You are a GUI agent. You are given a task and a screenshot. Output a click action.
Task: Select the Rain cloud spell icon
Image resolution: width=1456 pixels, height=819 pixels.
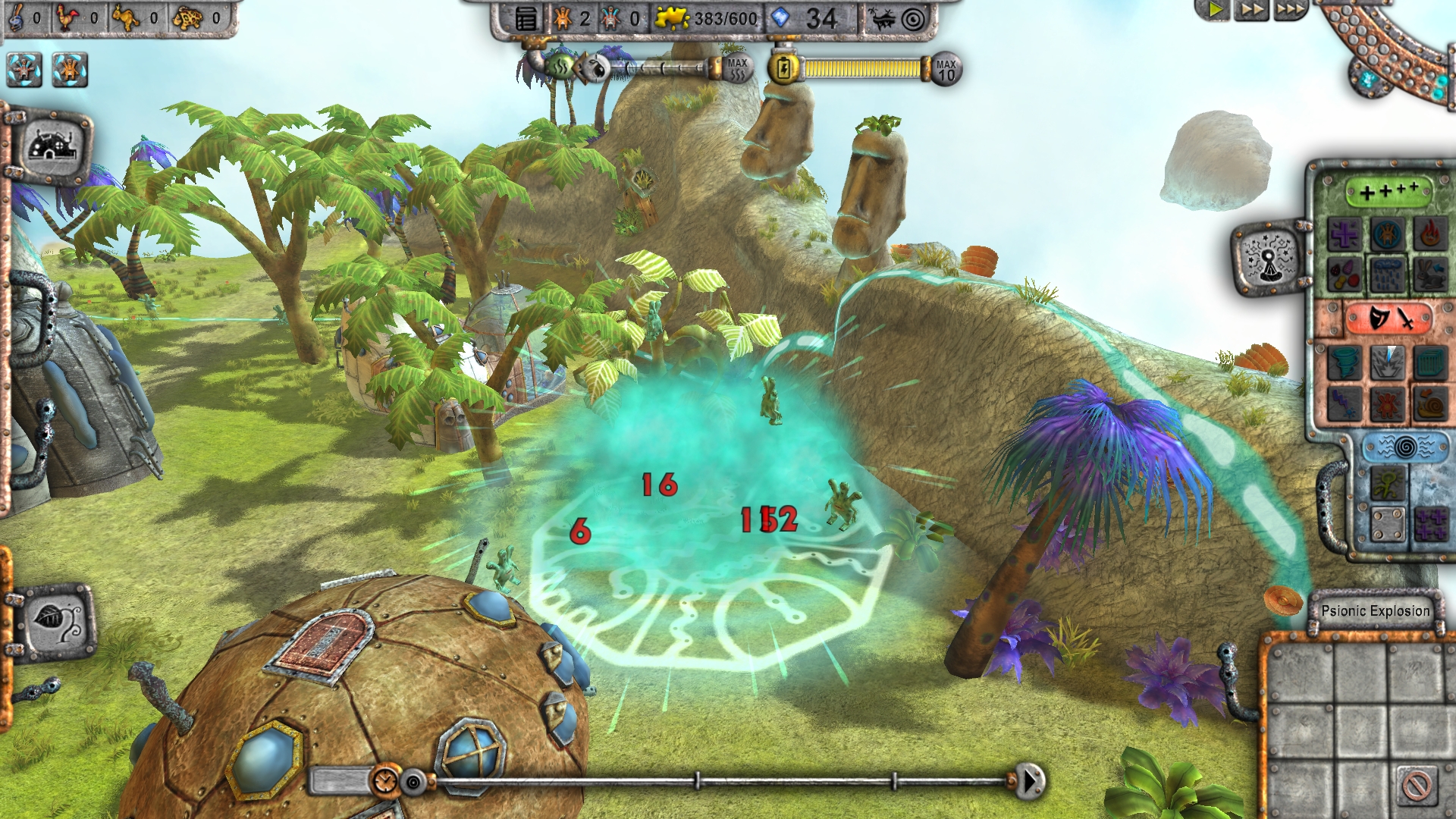1387,273
